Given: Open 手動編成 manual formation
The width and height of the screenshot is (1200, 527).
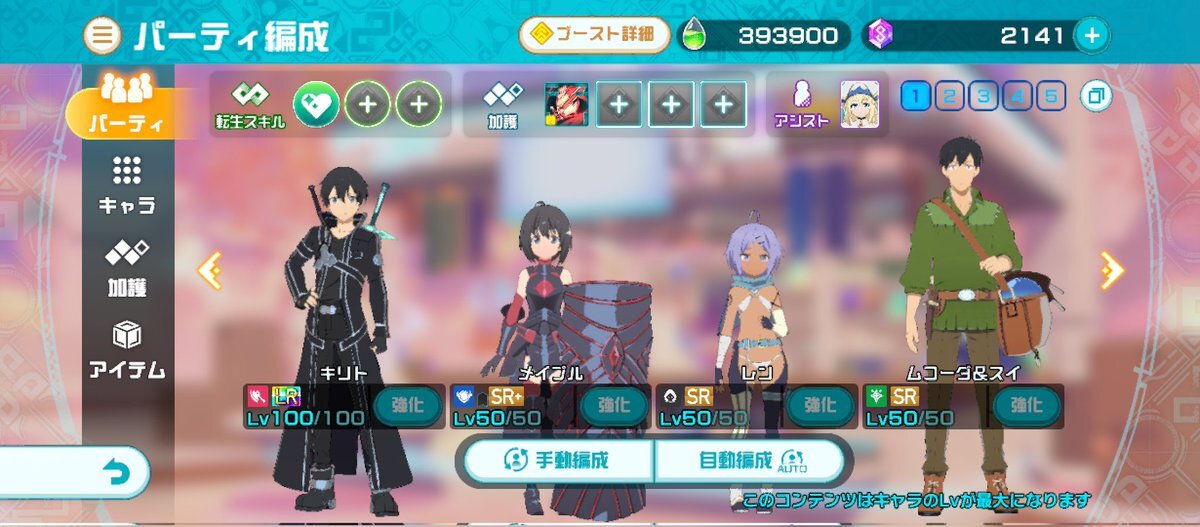Looking at the screenshot, I should 558,461.
